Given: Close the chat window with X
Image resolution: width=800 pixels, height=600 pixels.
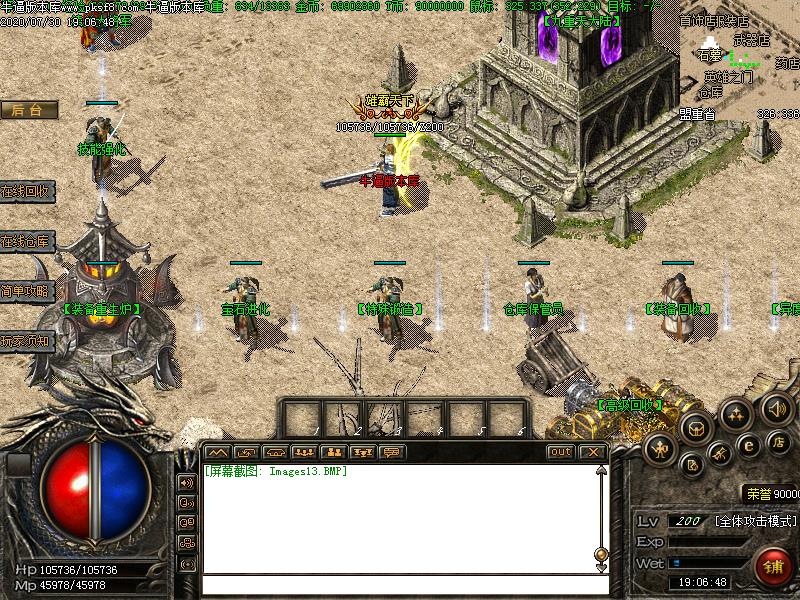Looking at the screenshot, I should click(x=592, y=452).
